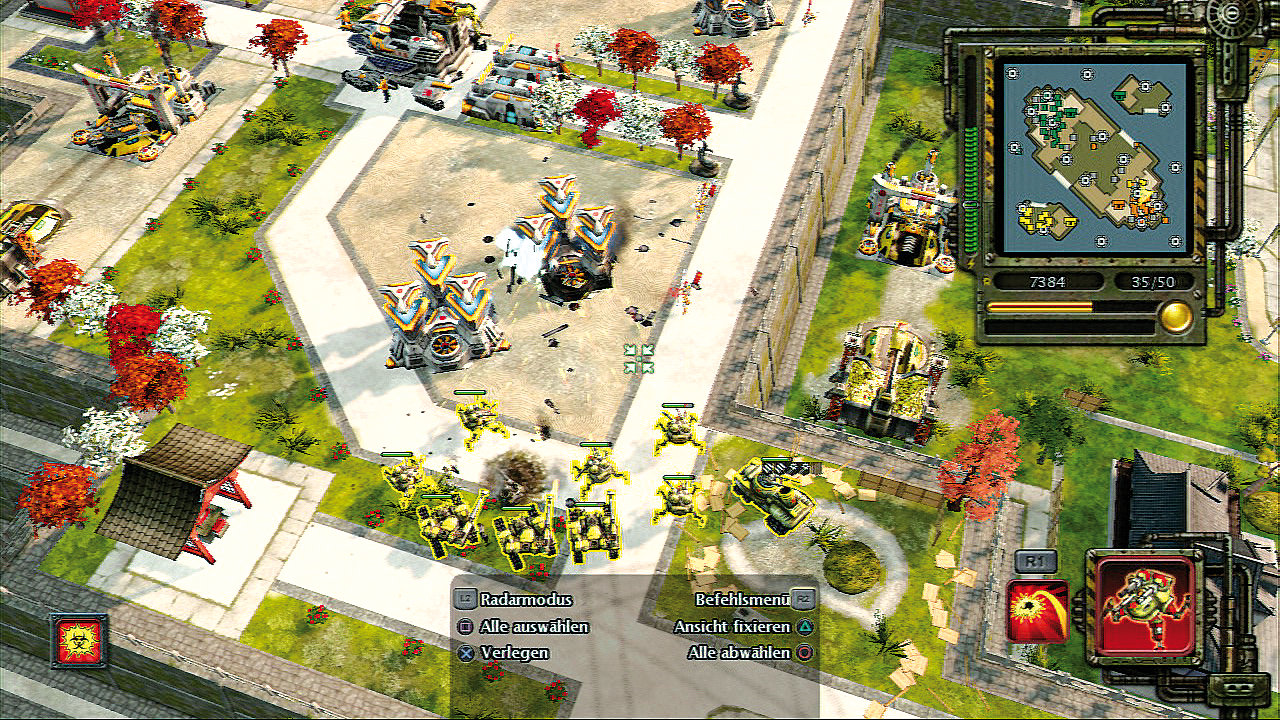Screen dimensions: 1280x720
Task: Click the biohazard icon
Action: (x=79, y=640)
